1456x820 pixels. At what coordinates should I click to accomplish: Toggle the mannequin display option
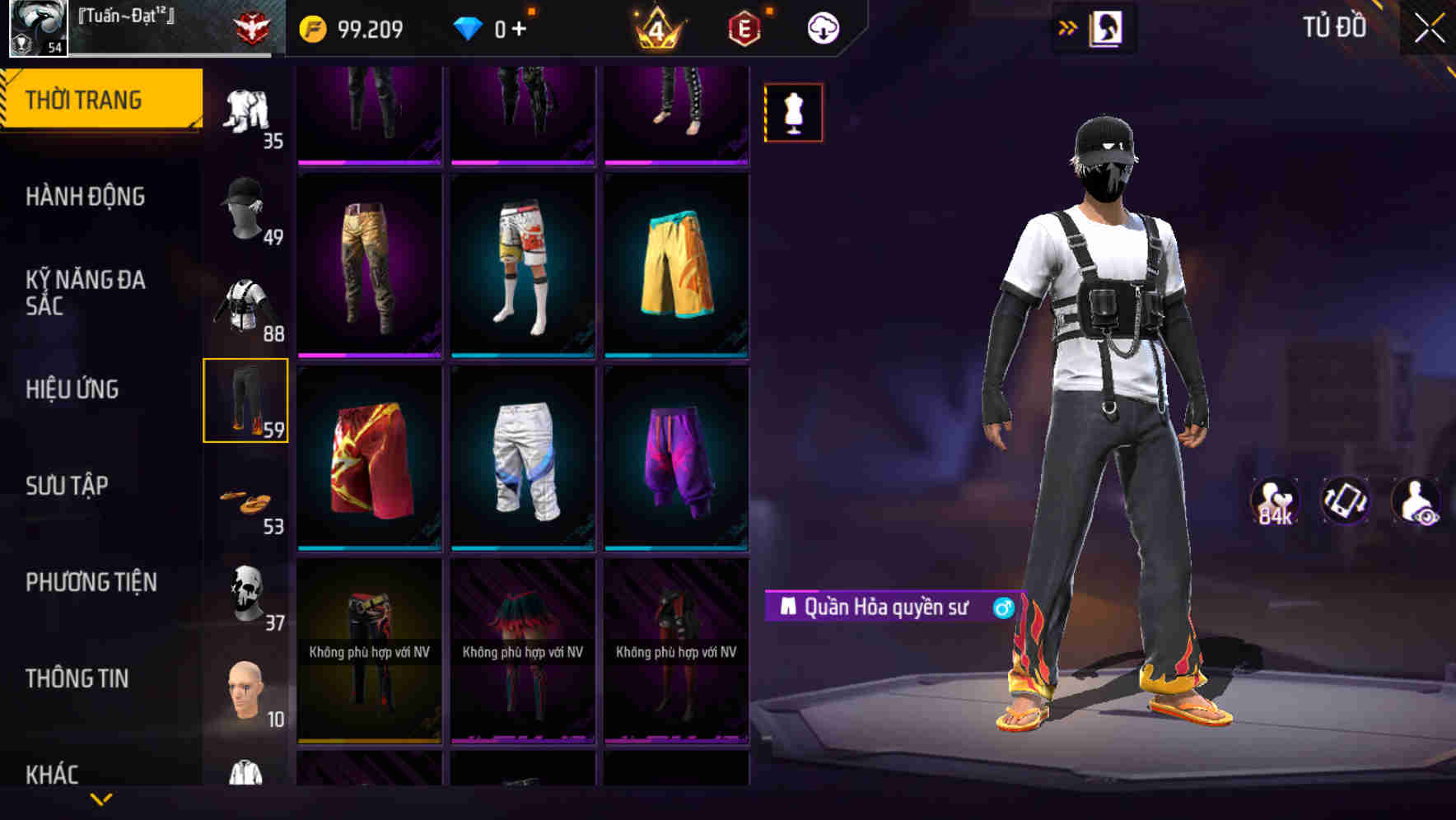(x=793, y=113)
